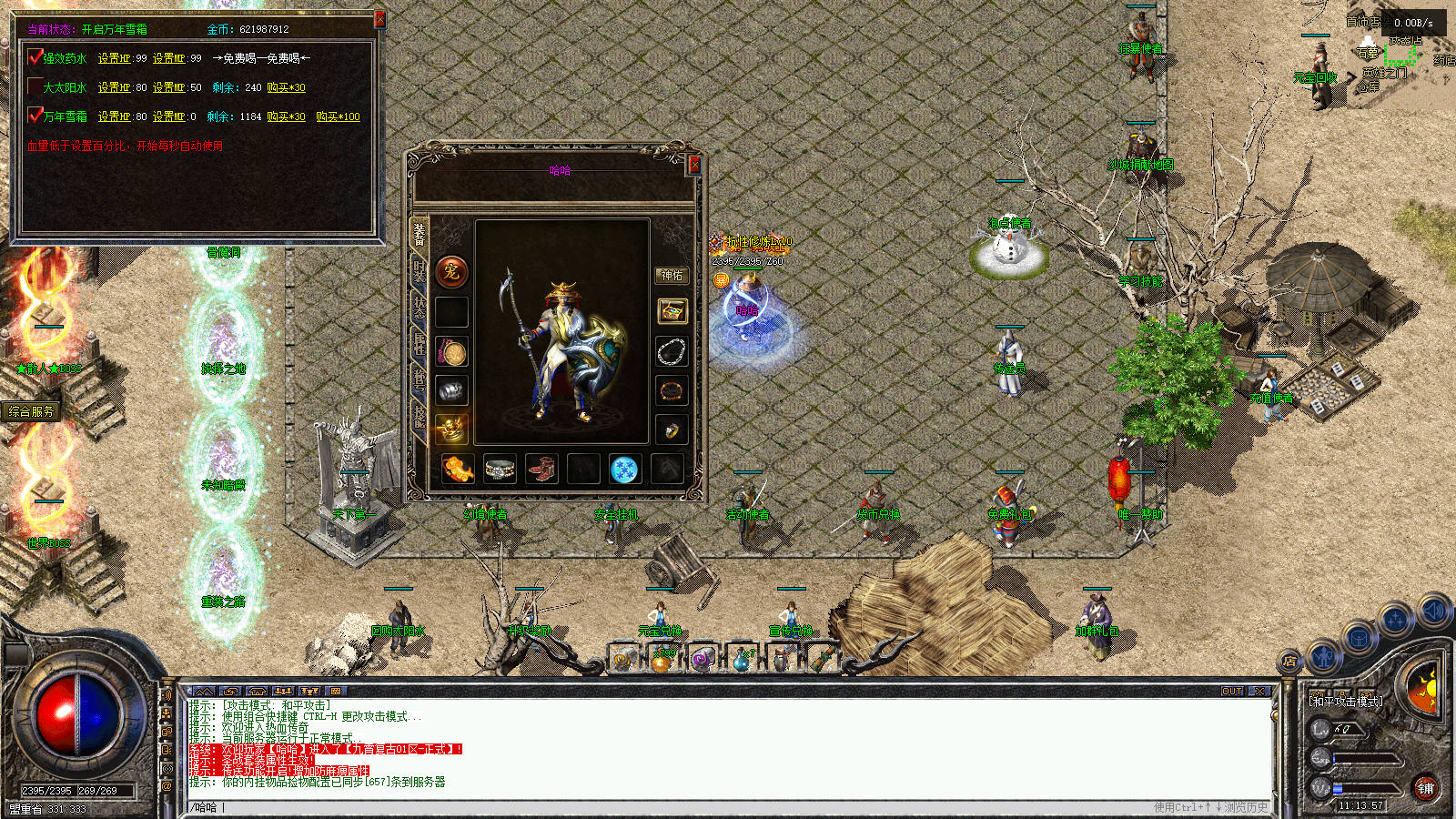The width and height of the screenshot is (1456, 819).
Task: Close the character equipment window
Action: [694, 165]
